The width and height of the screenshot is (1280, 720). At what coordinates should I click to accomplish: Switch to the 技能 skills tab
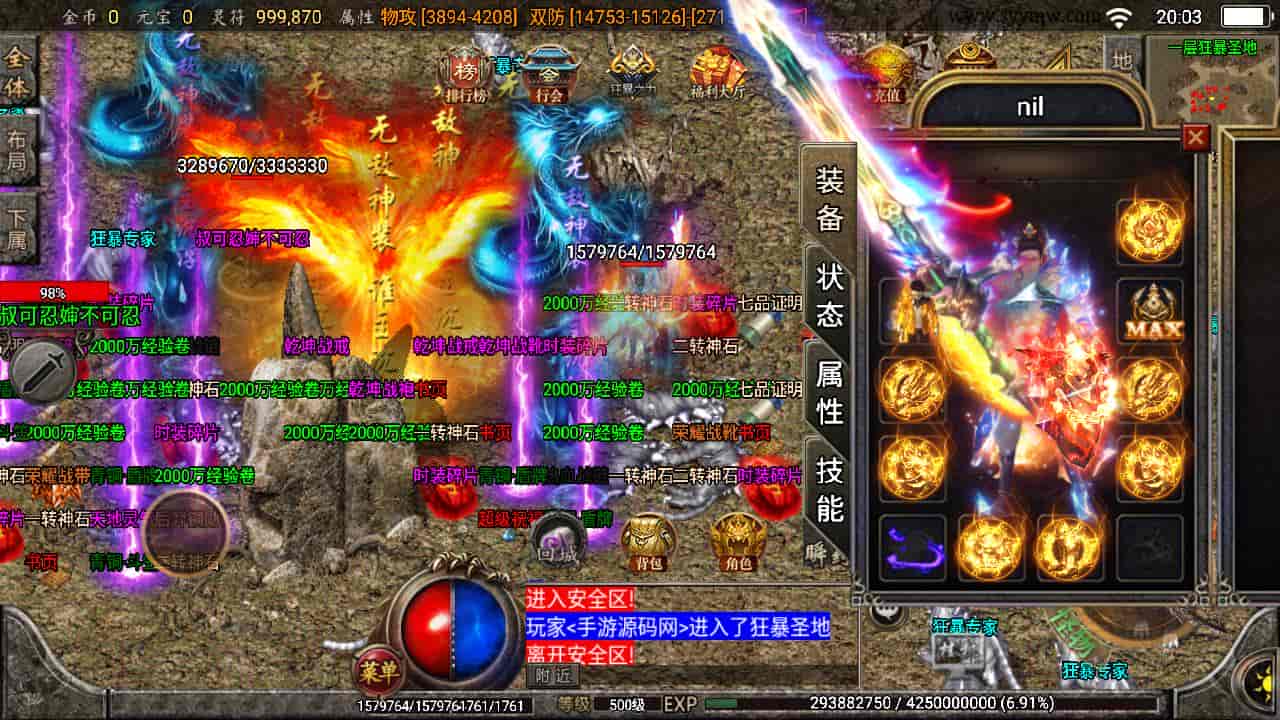point(830,487)
